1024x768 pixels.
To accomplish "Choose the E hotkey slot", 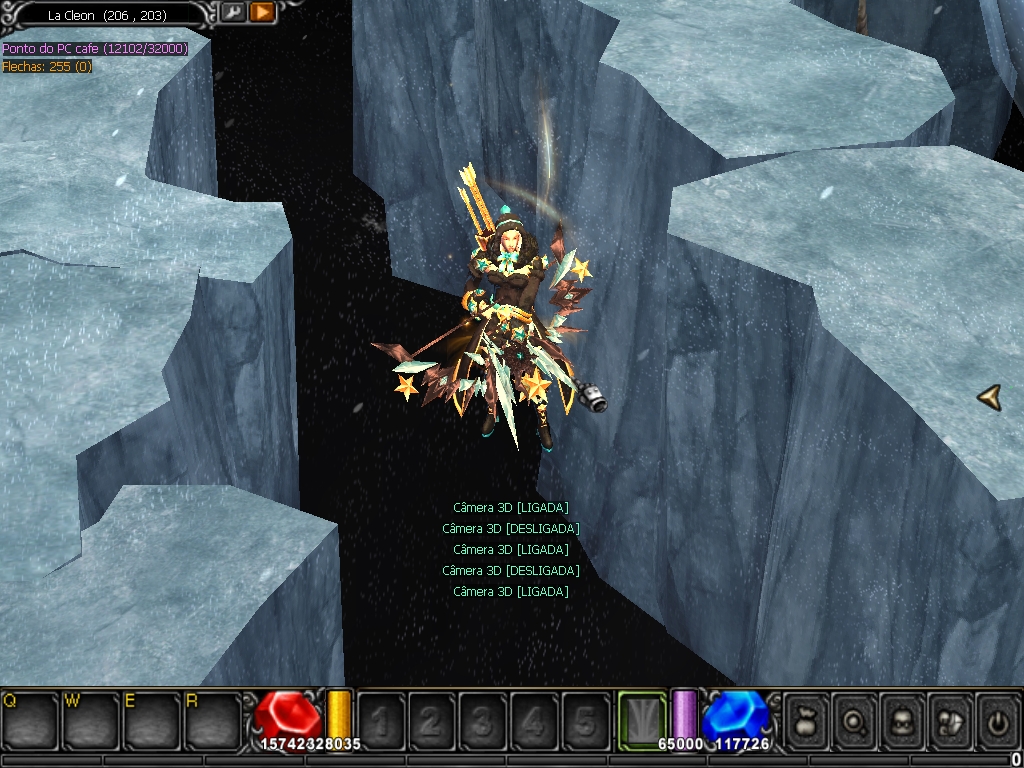I will [152, 719].
